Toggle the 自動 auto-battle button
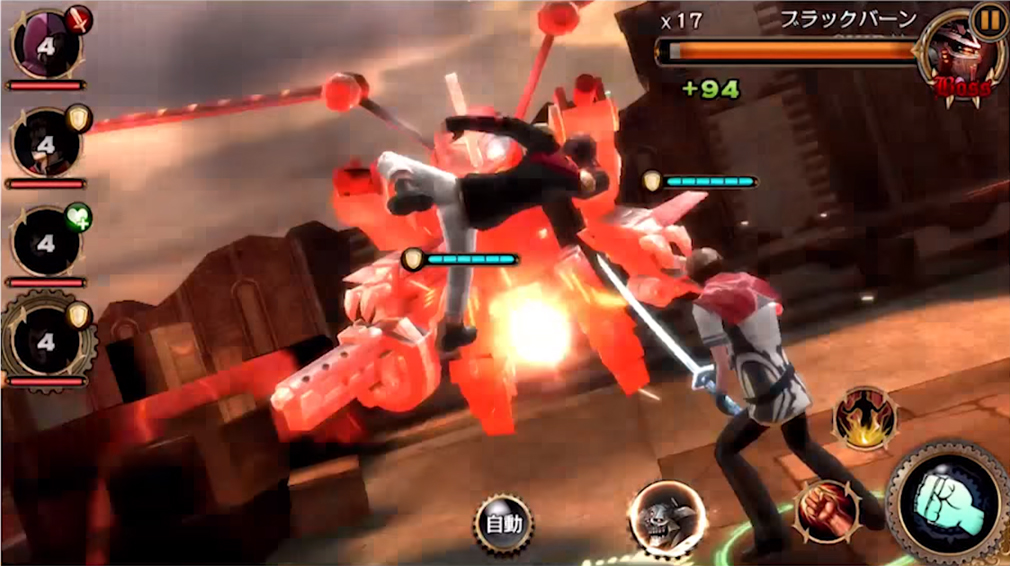Image resolution: width=1010 pixels, height=566 pixels. (502, 524)
